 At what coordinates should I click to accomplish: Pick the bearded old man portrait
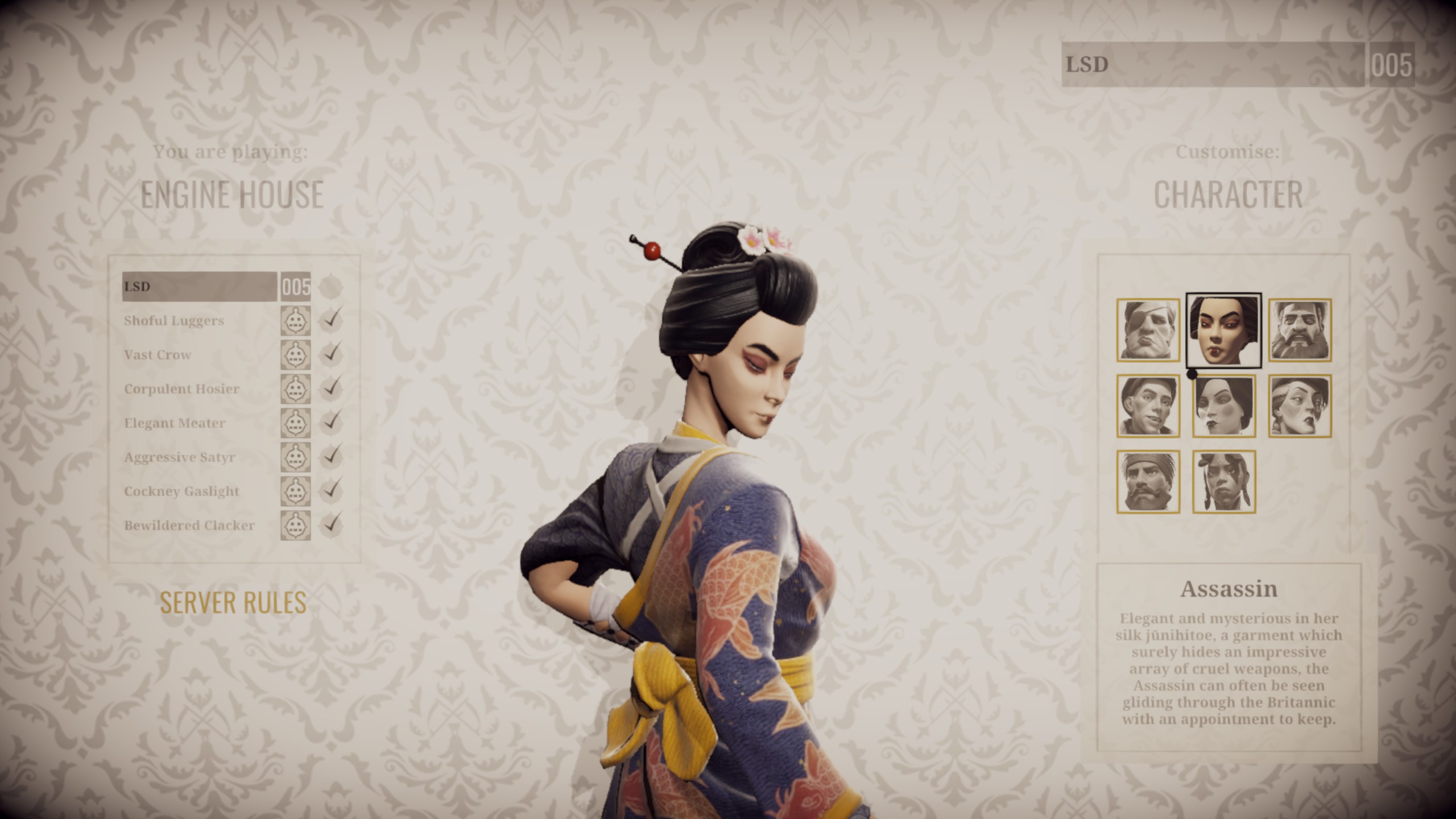(1300, 330)
